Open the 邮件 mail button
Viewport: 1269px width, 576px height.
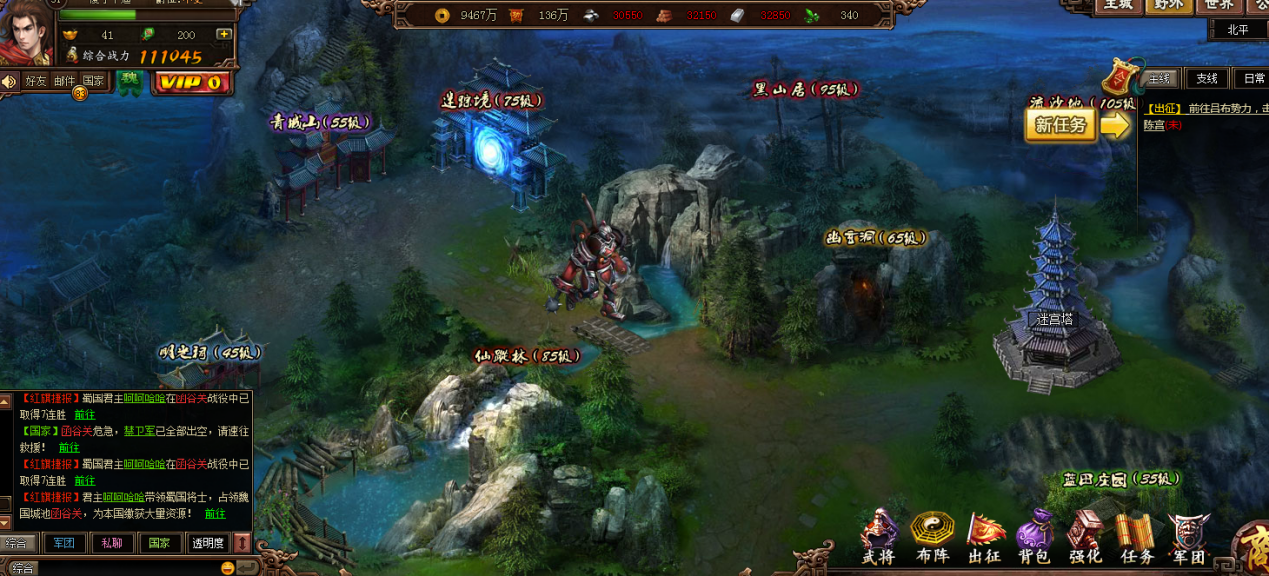[x=64, y=81]
